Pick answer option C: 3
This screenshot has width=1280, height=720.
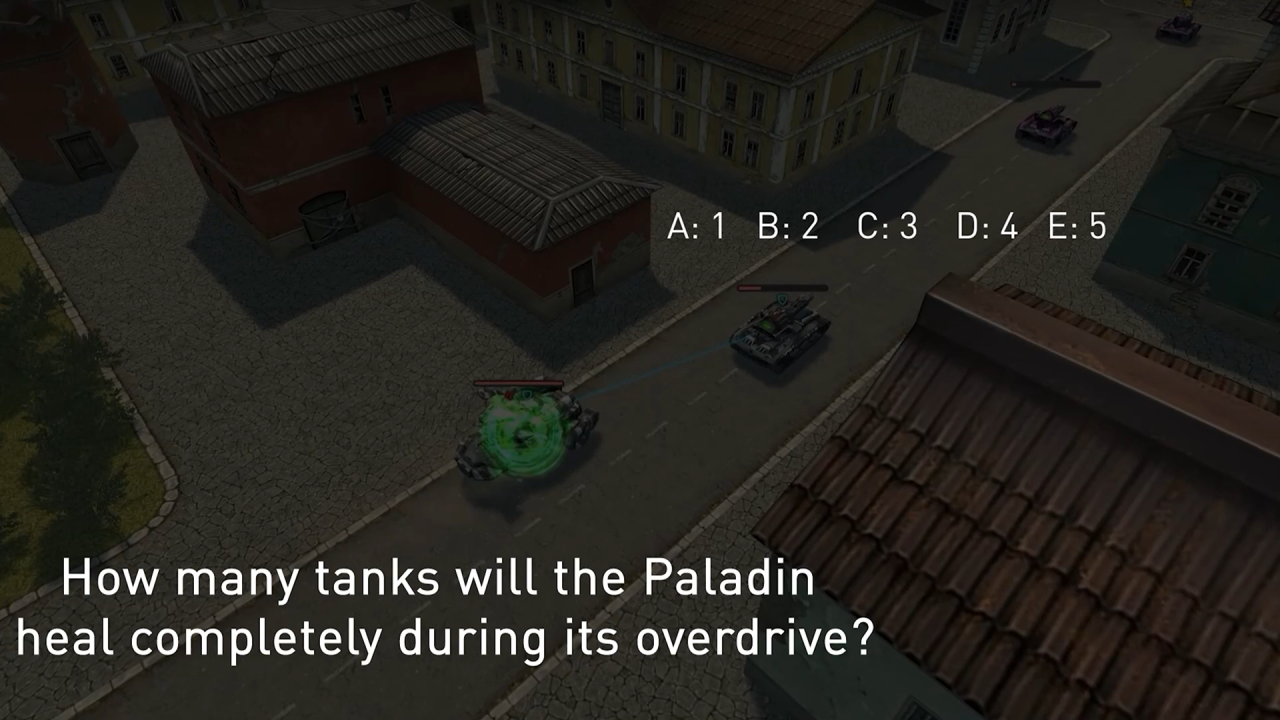point(887,227)
